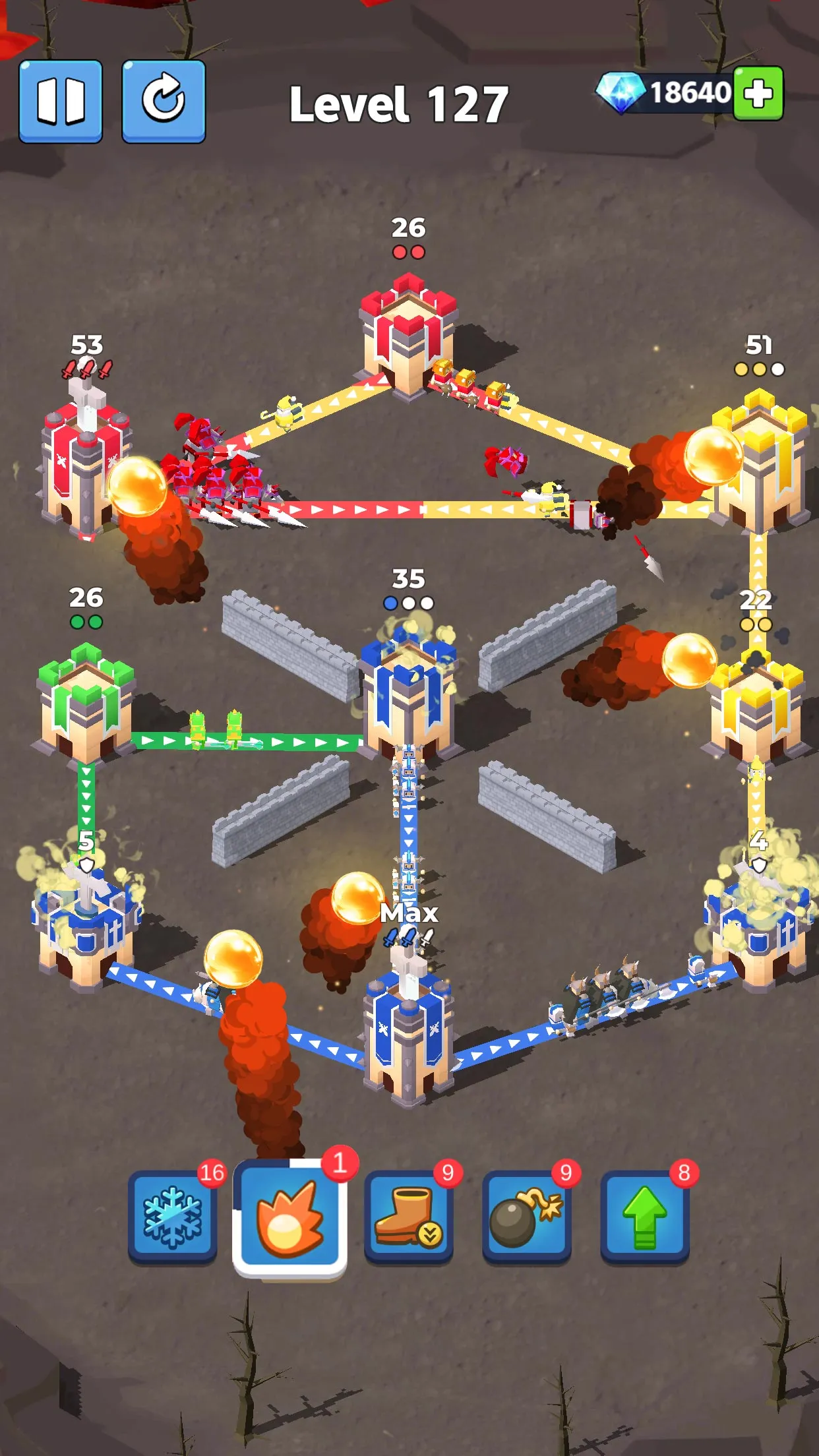Use the bomb power-up
Screen dimensions: 819x1456
point(526,1217)
